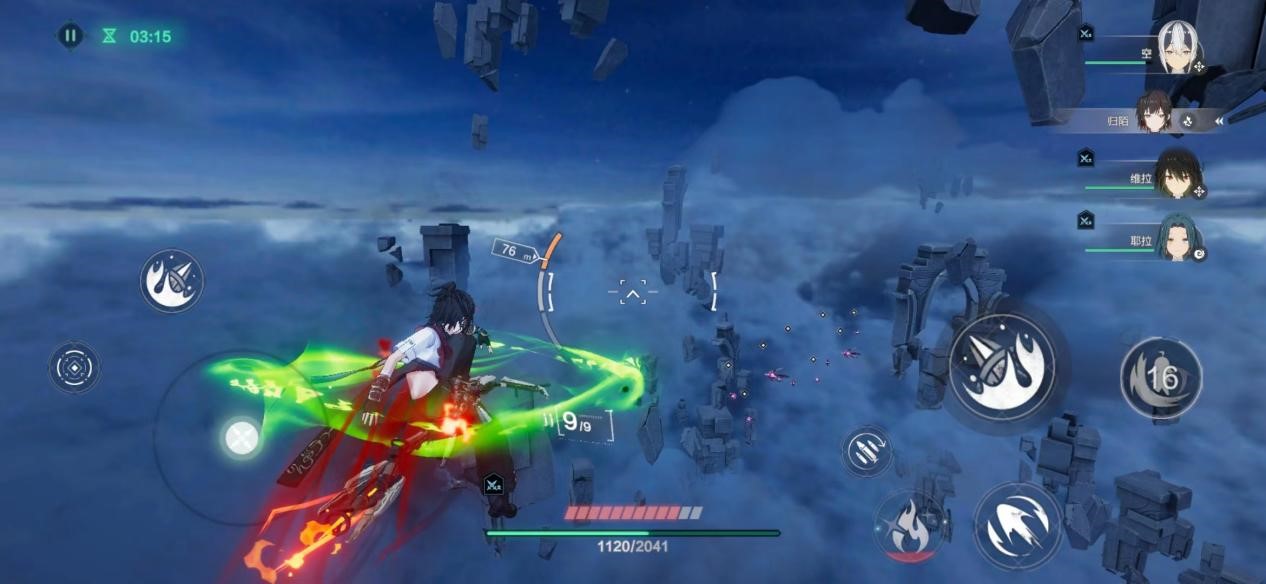Image resolution: width=1266 pixels, height=584 pixels.
Task: Trigger the small triple-missile skill icon
Action: 867,451
